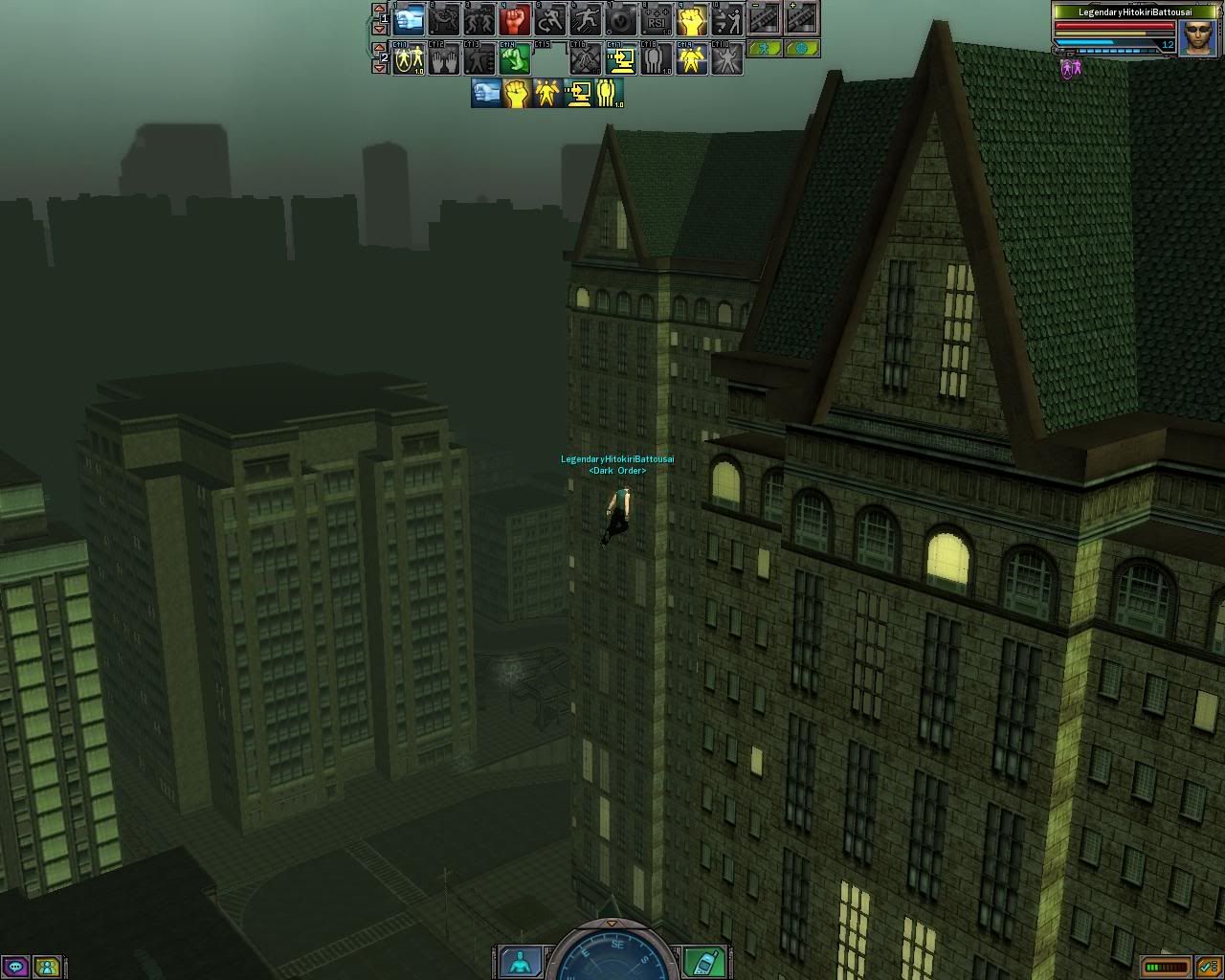Image resolution: width=1225 pixels, height=980 pixels.
Task: Open the character body panel icon
Action: click(521, 962)
